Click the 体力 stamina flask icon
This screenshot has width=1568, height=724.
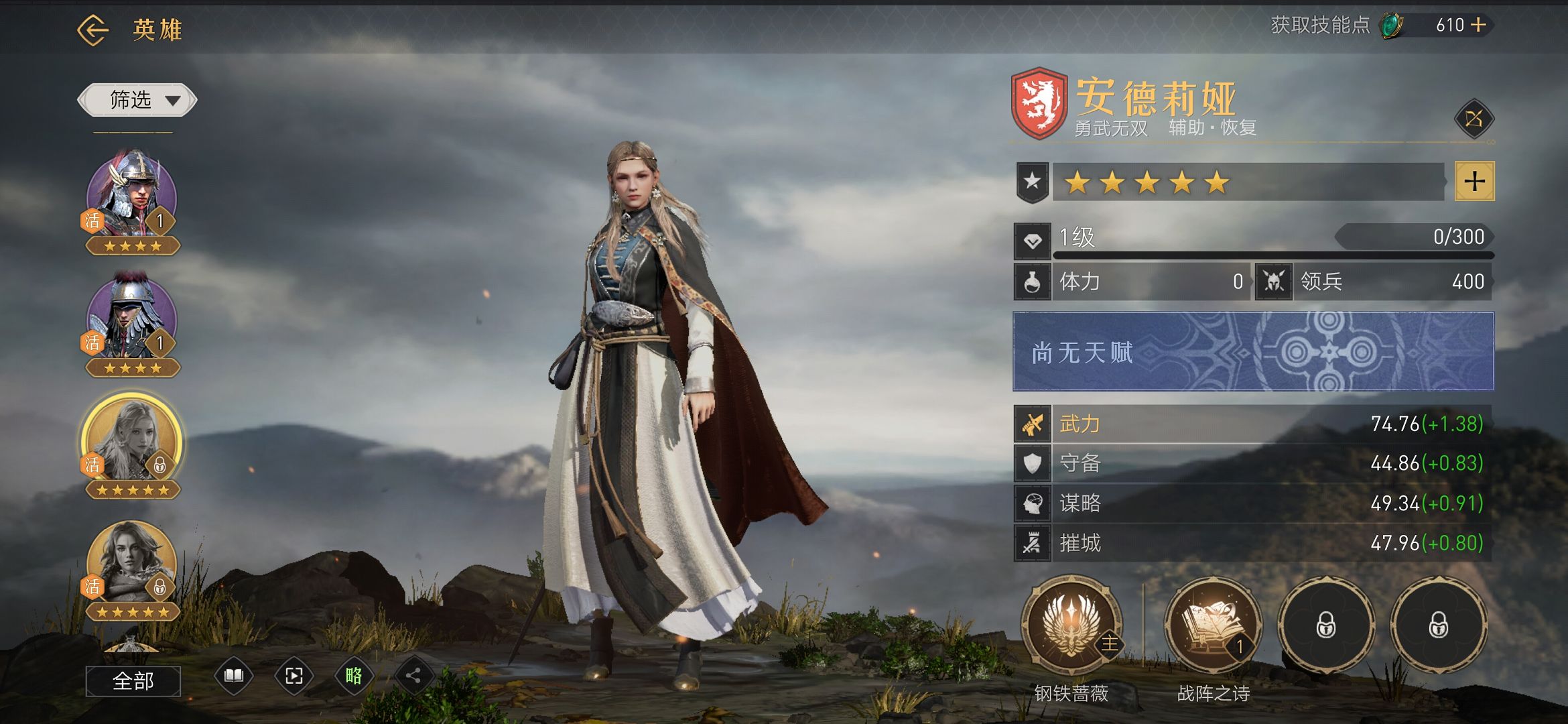tap(1033, 282)
